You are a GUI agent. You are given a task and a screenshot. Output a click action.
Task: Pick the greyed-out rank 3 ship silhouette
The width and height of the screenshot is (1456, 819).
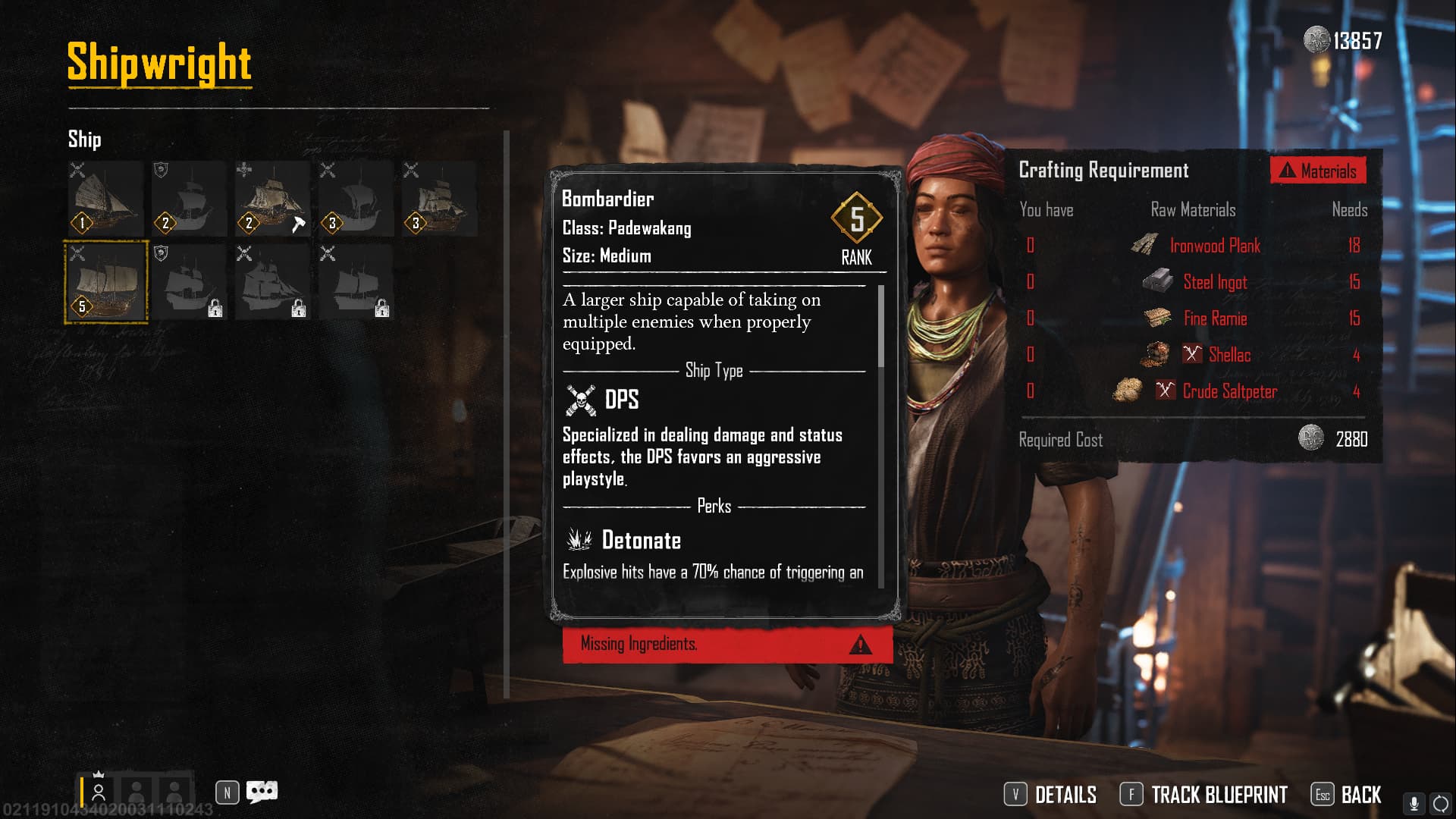click(x=356, y=199)
